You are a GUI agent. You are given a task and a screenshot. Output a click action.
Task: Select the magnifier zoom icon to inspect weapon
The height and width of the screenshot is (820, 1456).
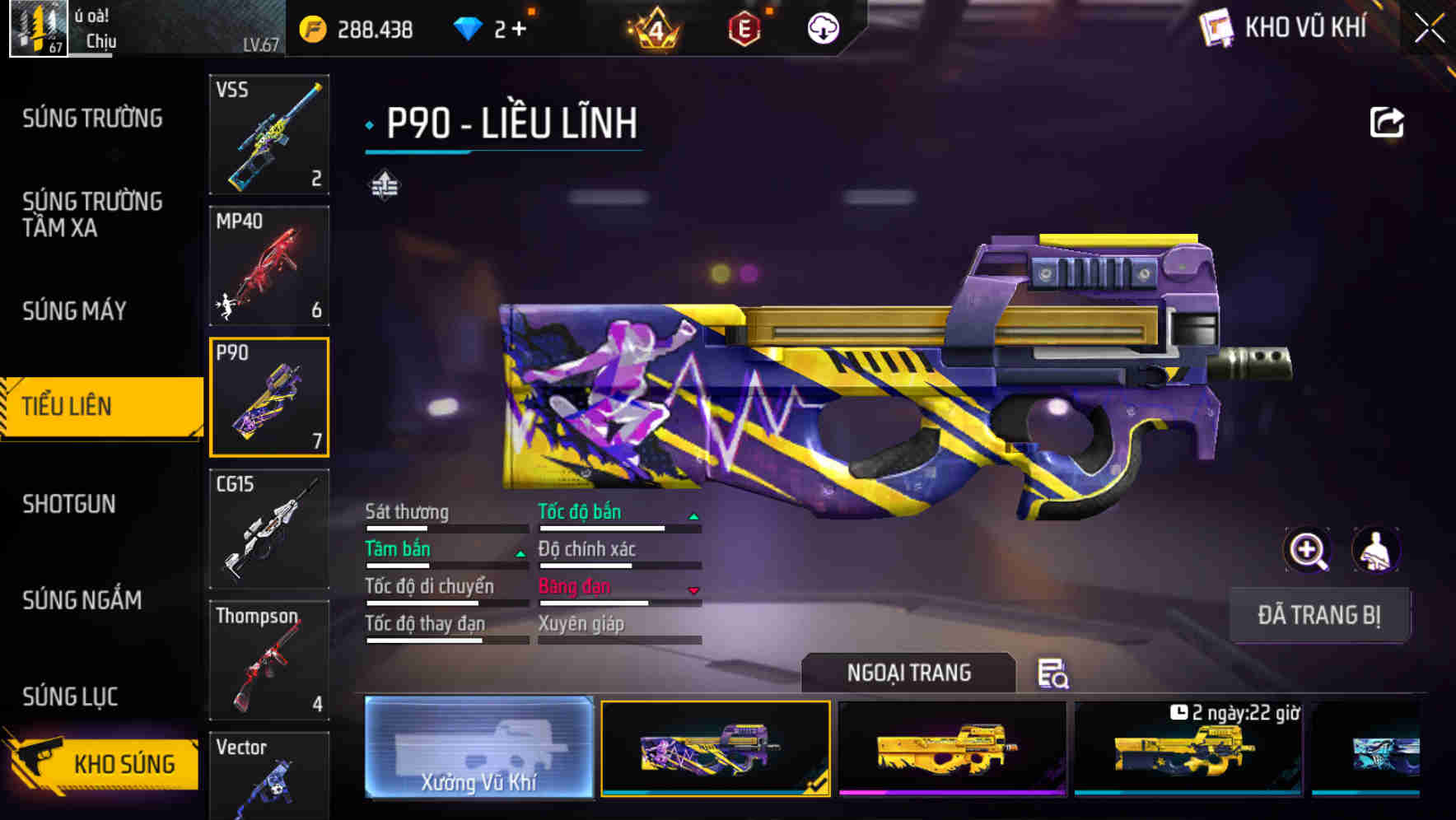click(1307, 550)
